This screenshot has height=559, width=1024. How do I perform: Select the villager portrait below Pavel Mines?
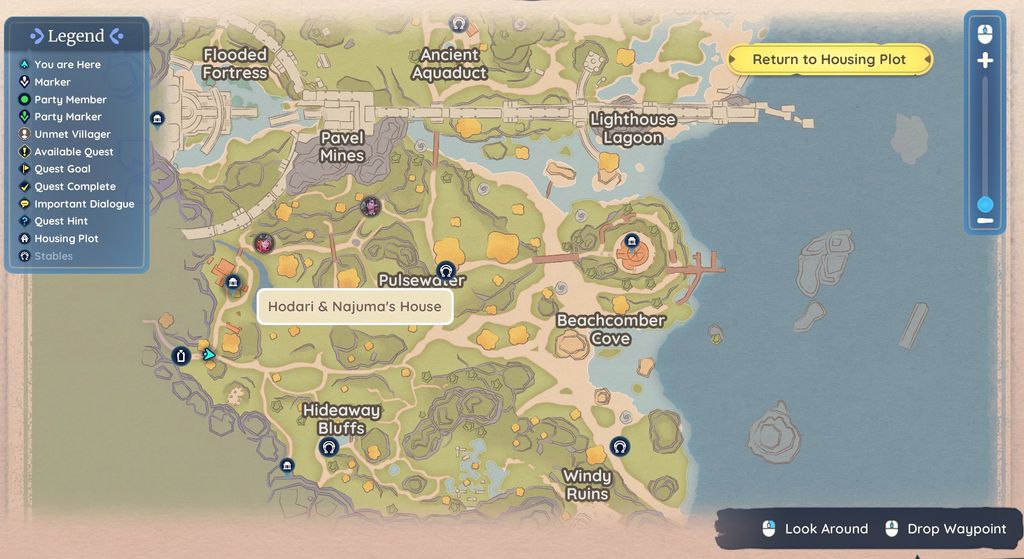click(x=371, y=207)
